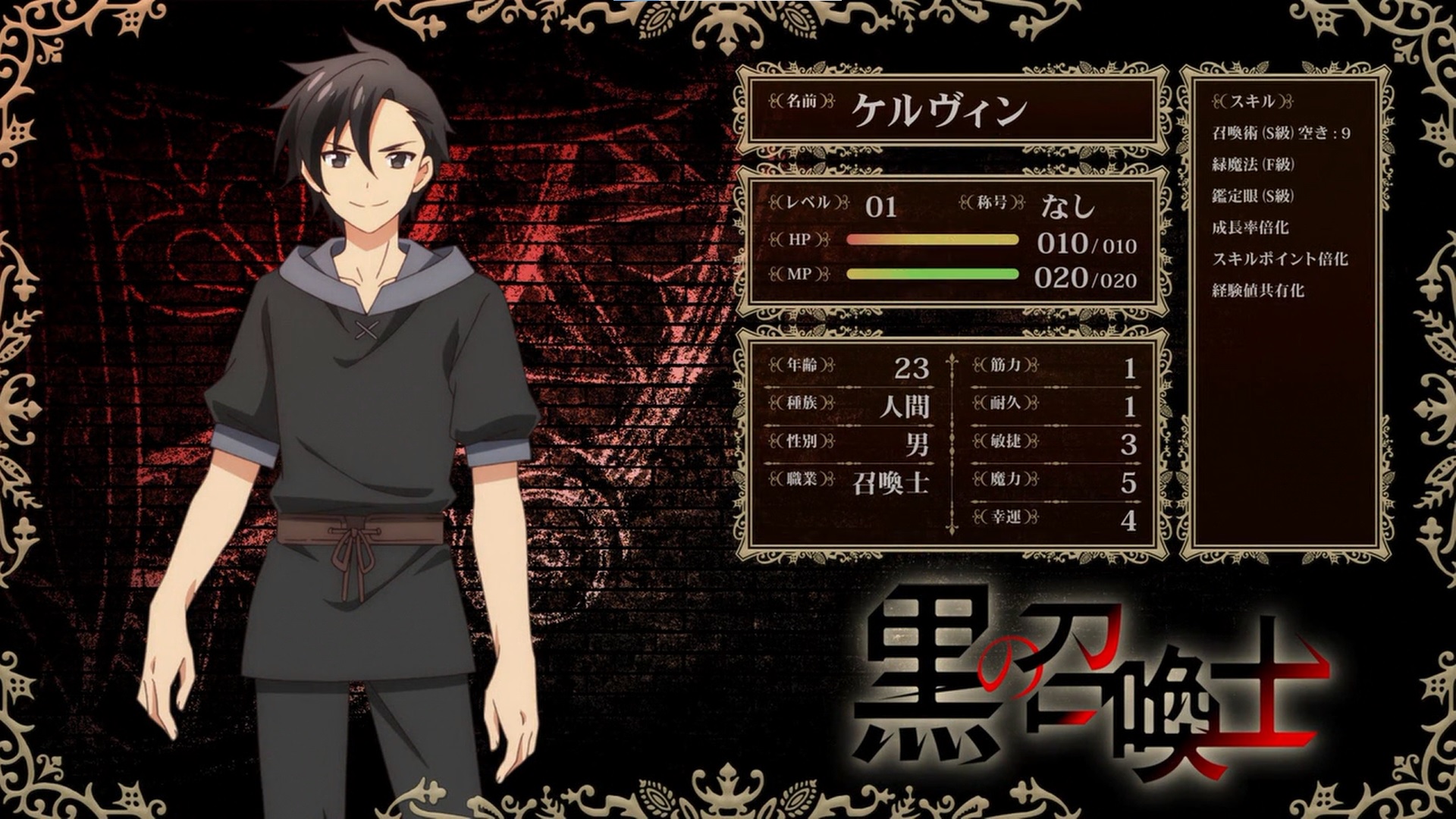Select the 成長率倍化 skill

click(1250, 227)
